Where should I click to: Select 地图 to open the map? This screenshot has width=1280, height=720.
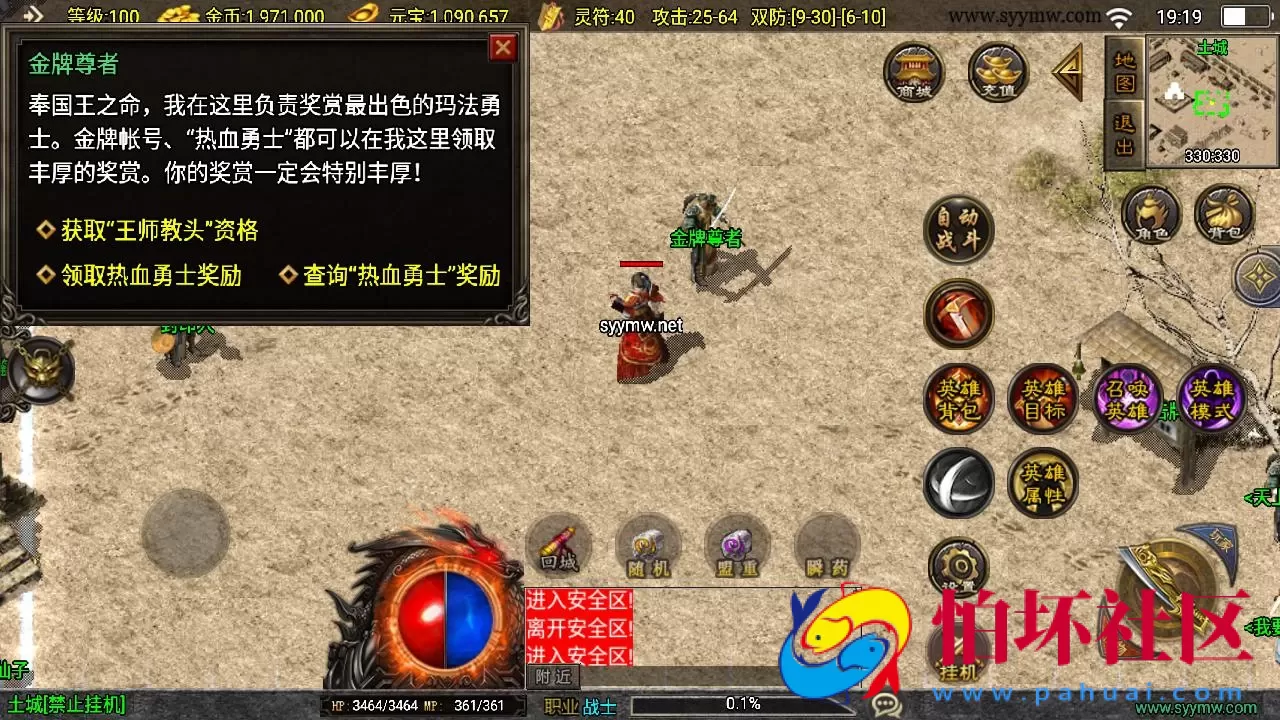[x=1123, y=70]
